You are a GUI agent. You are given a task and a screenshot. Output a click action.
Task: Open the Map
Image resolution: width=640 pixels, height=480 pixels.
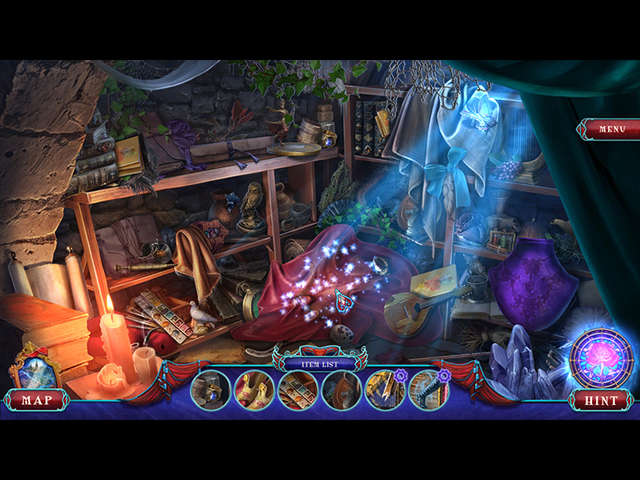point(36,401)
